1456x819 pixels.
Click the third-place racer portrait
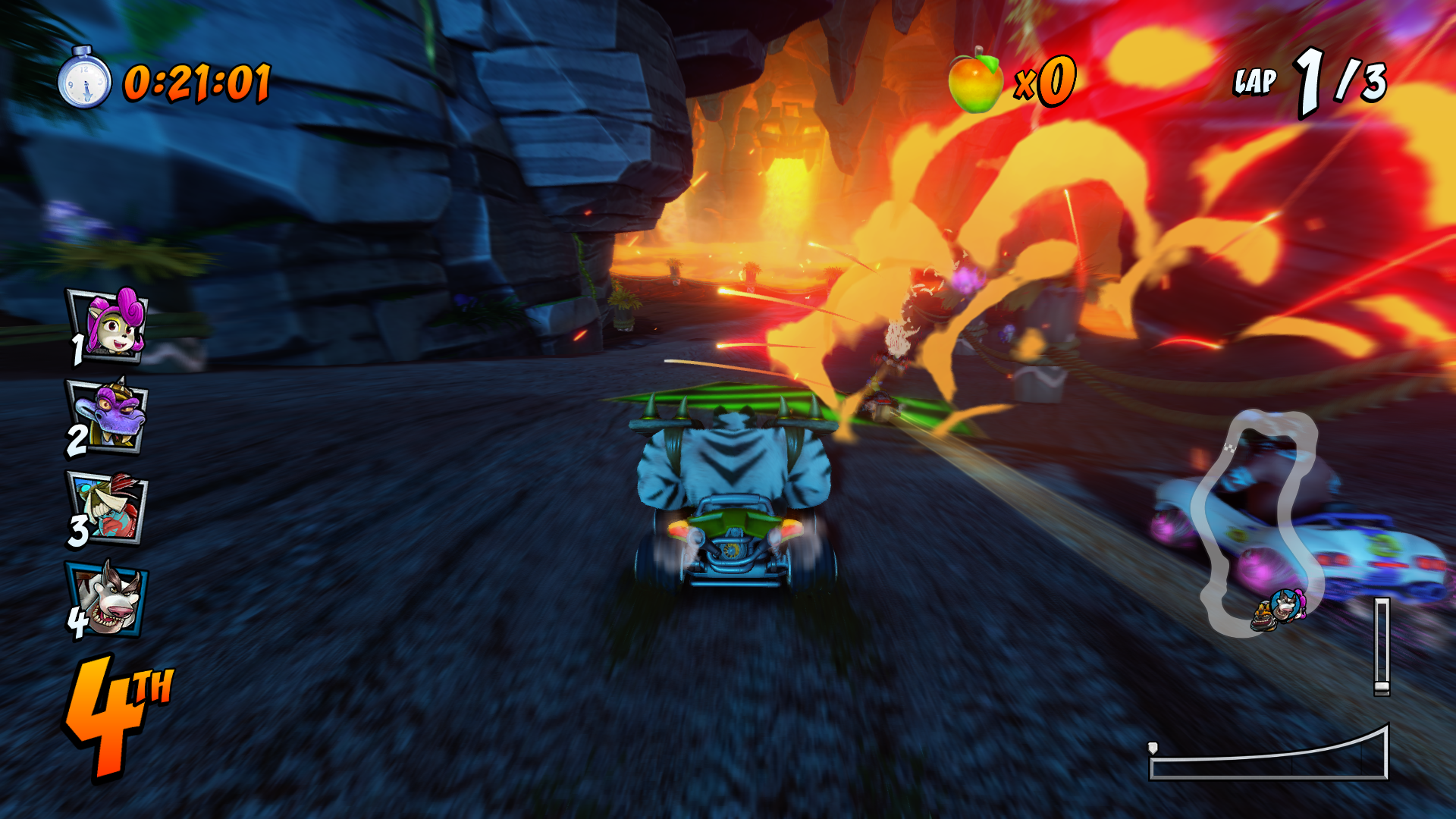pyautogui.click(x=109, y=507)
